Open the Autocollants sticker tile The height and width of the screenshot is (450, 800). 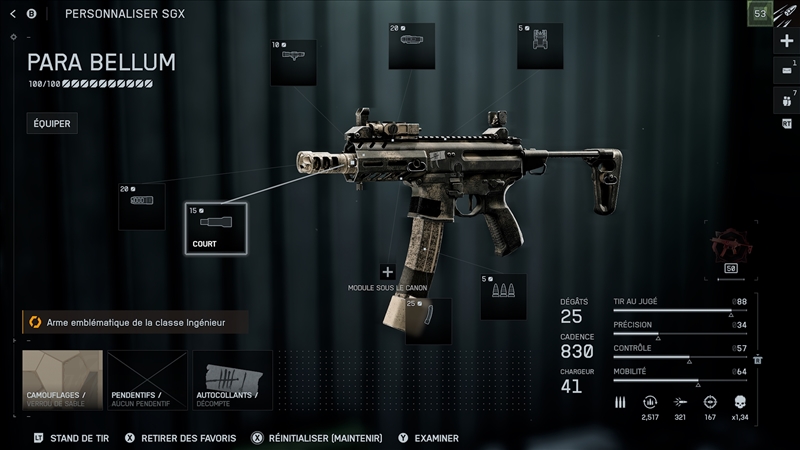233,380
